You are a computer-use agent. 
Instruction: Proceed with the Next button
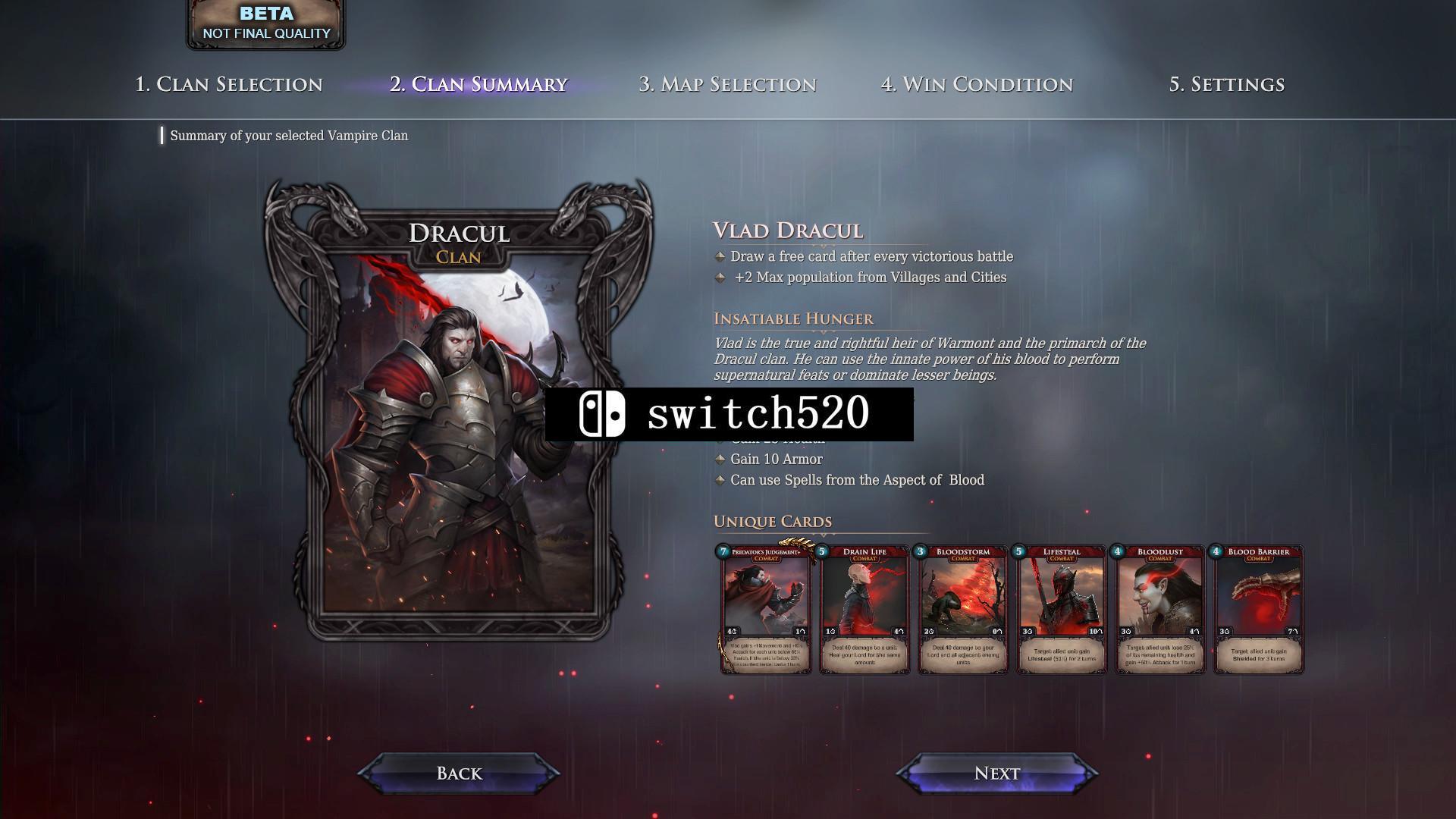(996, 773)
